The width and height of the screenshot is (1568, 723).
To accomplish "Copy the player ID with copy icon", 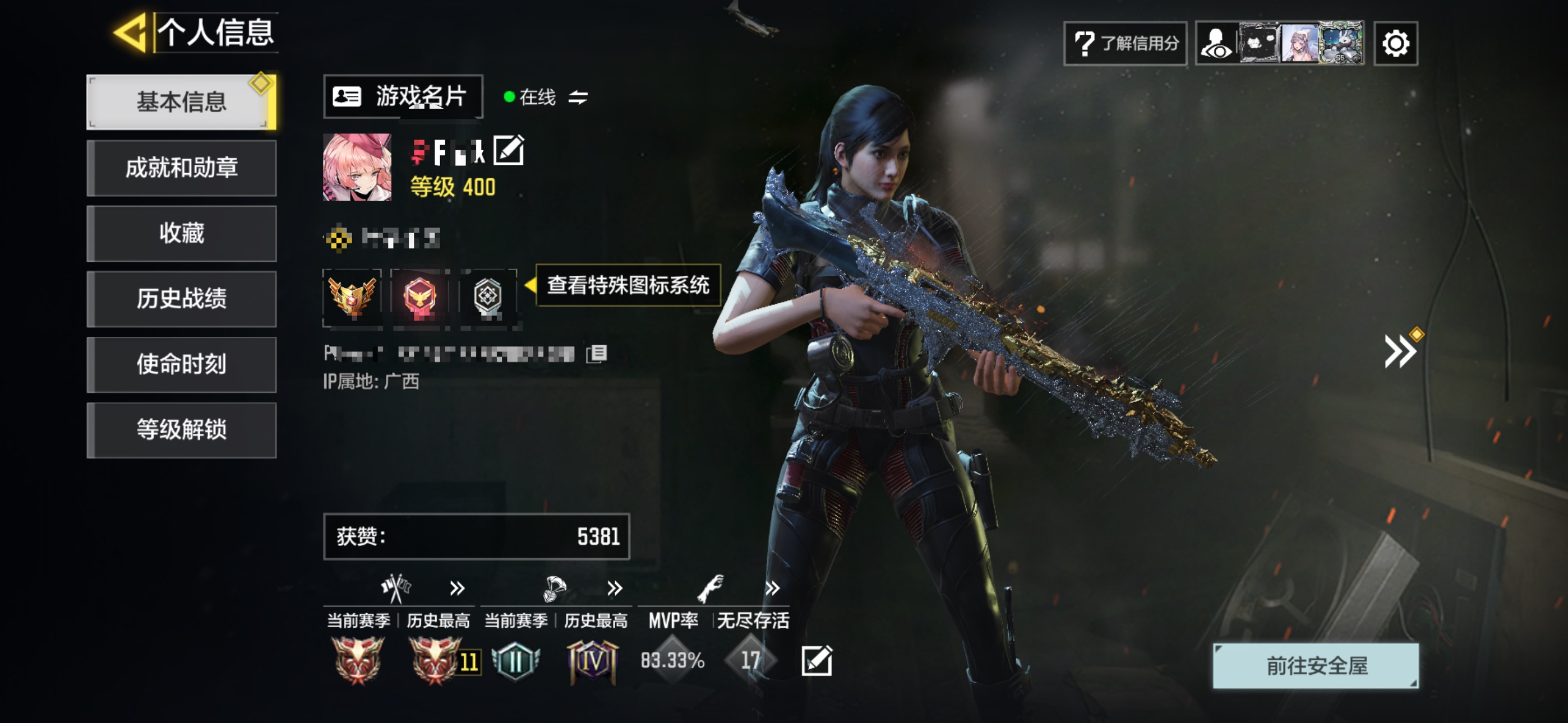I will tap(597, 354).
